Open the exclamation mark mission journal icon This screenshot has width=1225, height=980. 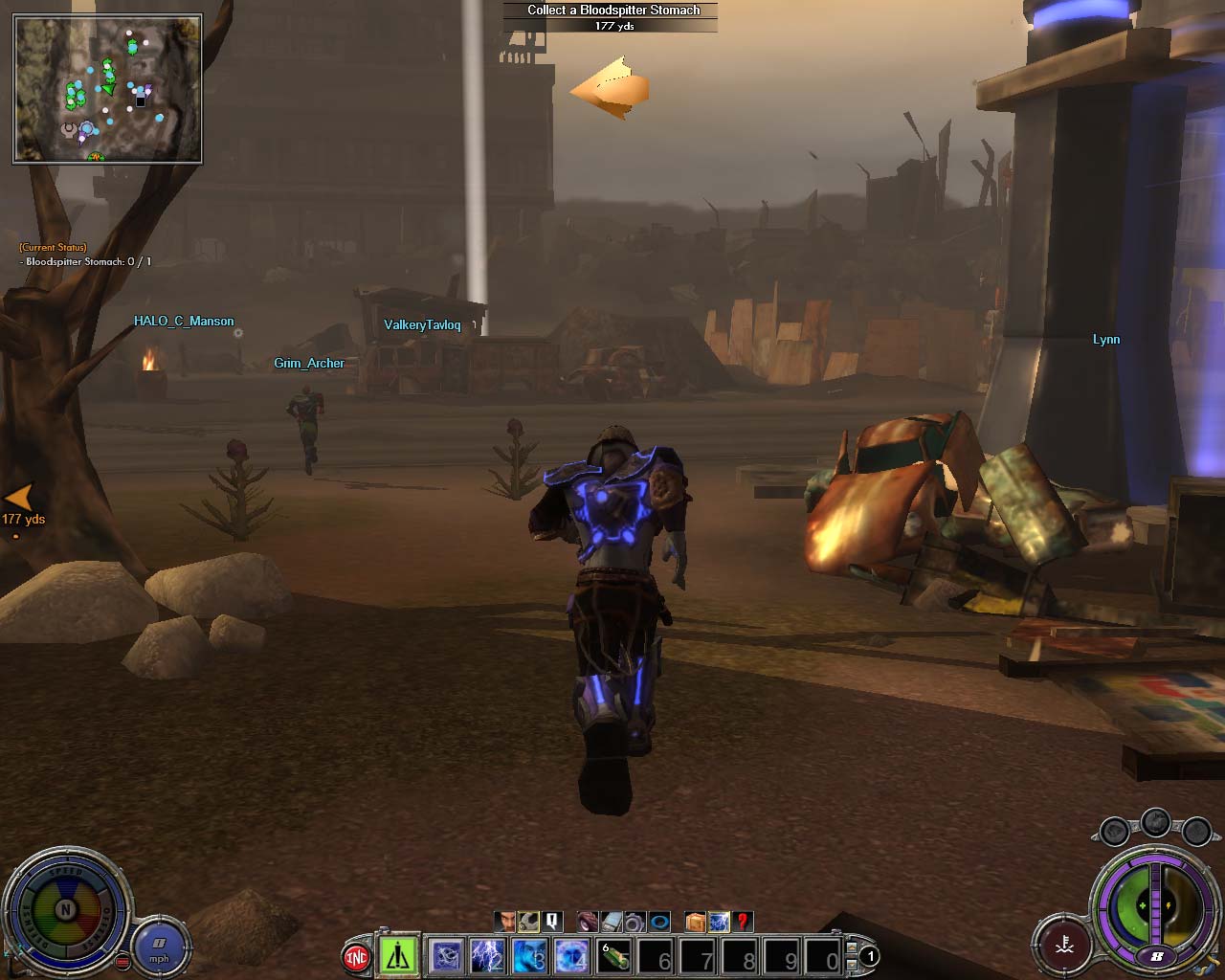click(x=552, y=922)
